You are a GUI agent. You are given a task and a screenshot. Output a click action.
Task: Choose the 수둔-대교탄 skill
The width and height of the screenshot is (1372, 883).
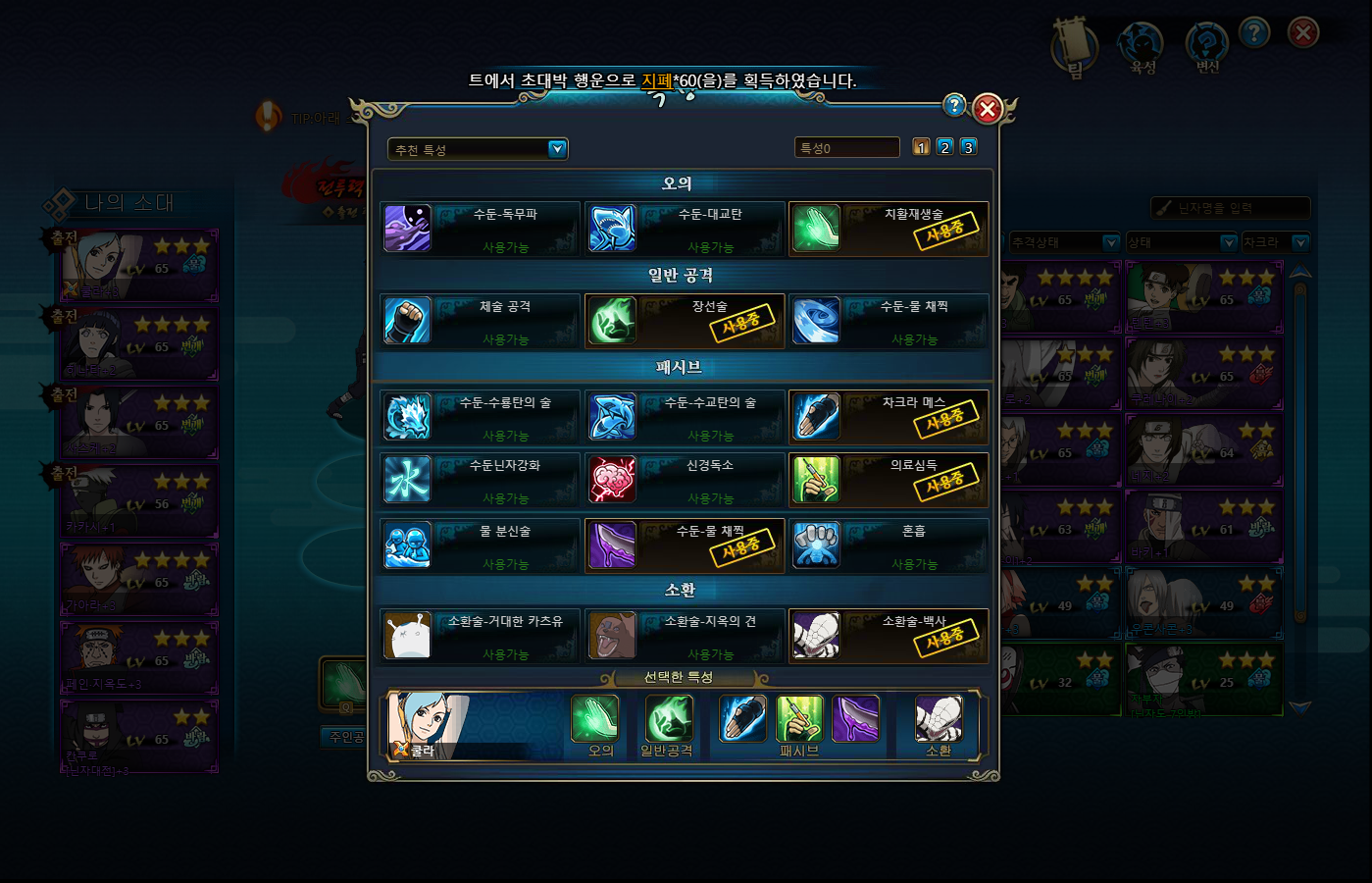(685, 229)
